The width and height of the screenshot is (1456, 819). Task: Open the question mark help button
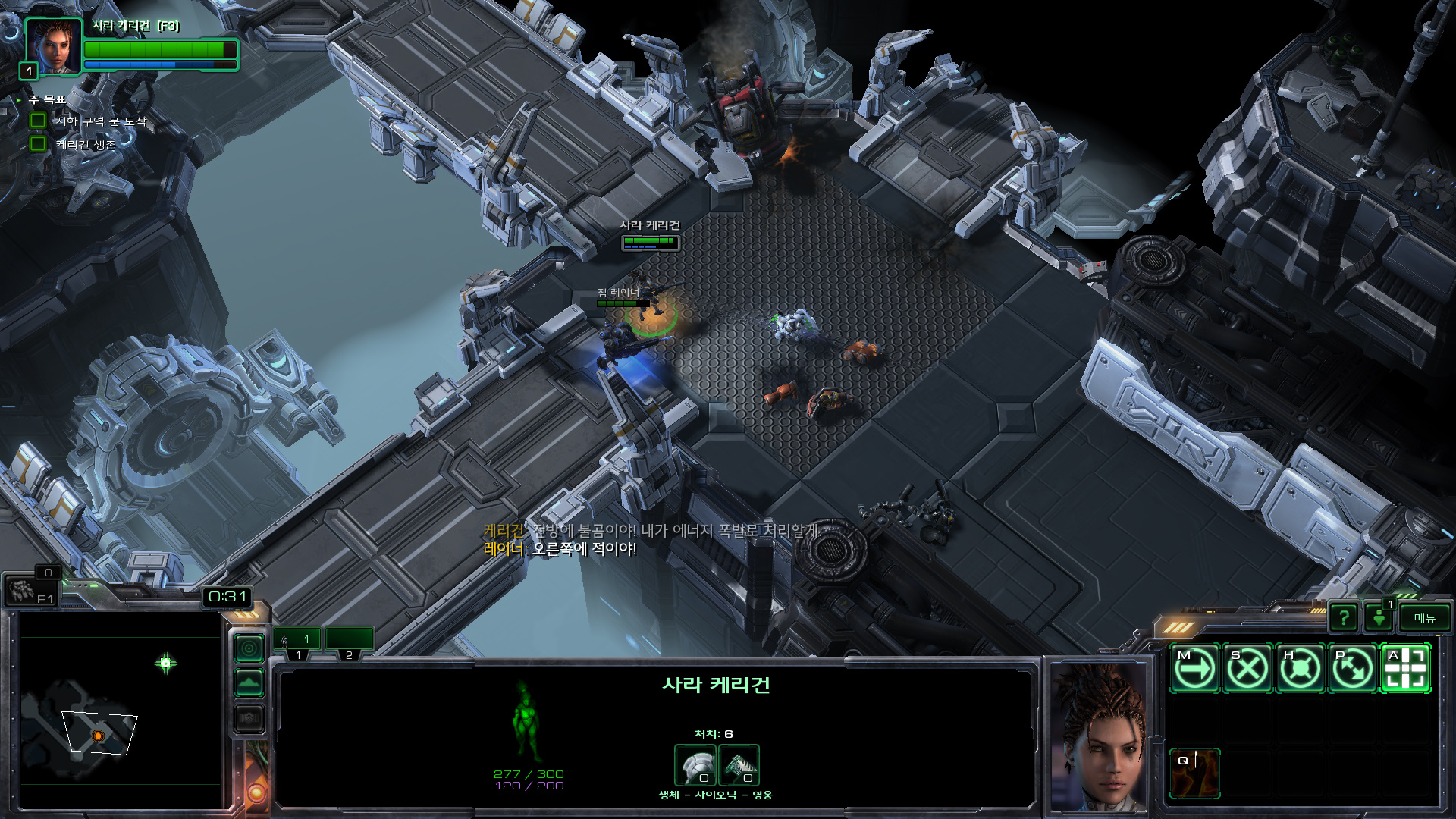tap(1344, 618)
